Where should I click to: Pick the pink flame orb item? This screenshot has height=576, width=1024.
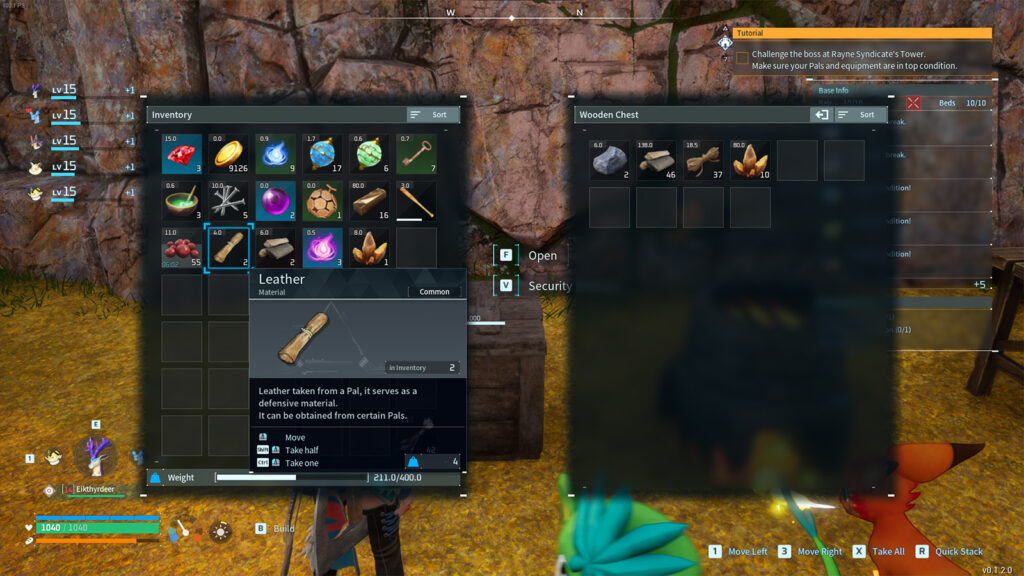point(322,248)
